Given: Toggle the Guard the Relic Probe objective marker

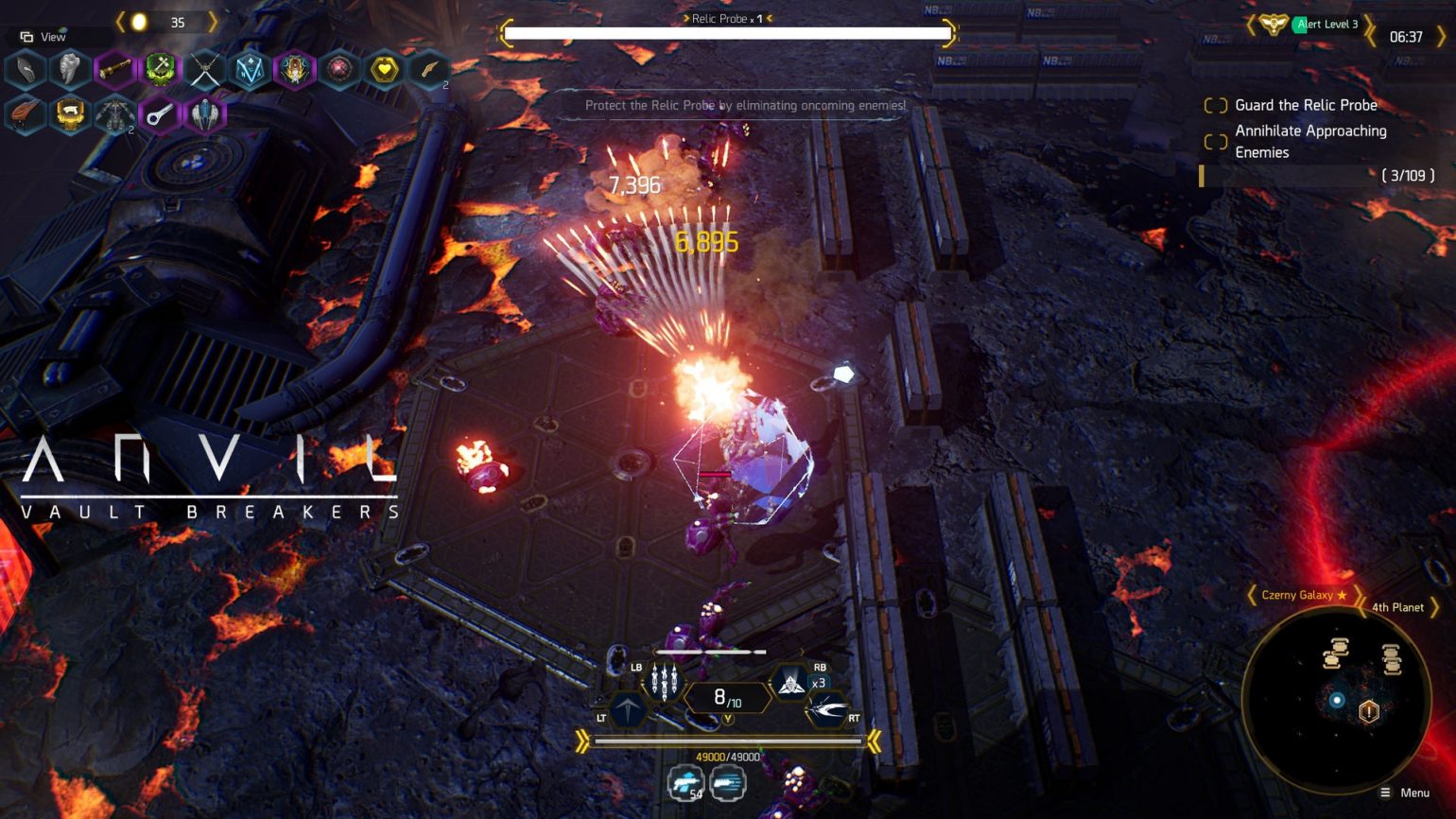Looking at the screenshot, I should coord(1216,106).
